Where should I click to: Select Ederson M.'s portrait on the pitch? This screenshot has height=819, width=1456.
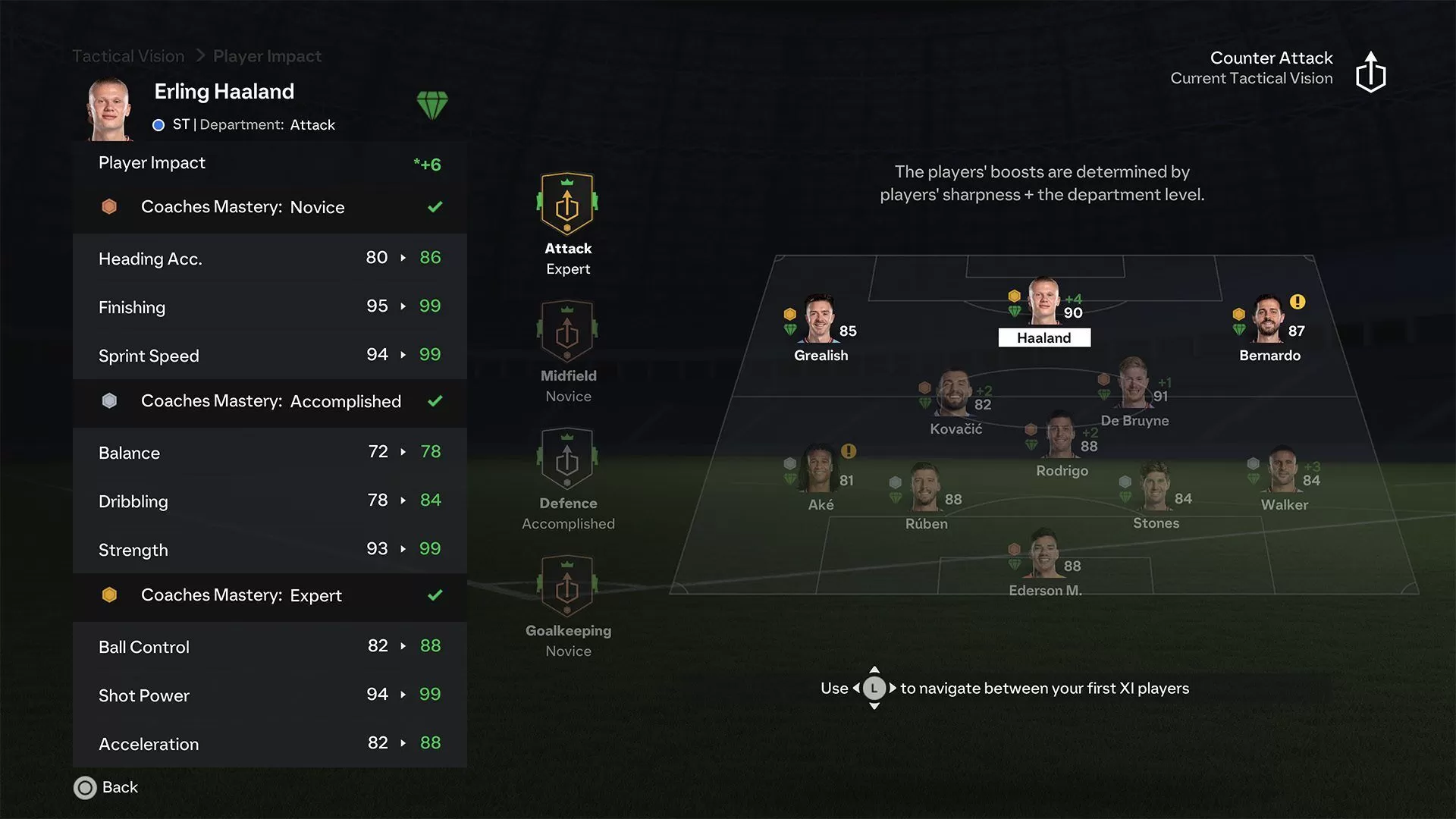coord(1044,554)
